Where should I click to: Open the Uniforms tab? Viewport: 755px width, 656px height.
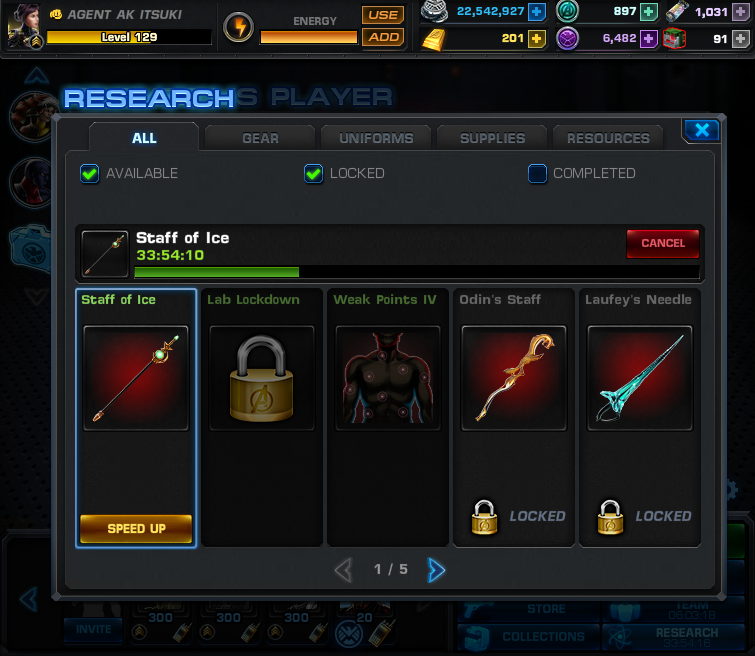[x=375, y=138]
